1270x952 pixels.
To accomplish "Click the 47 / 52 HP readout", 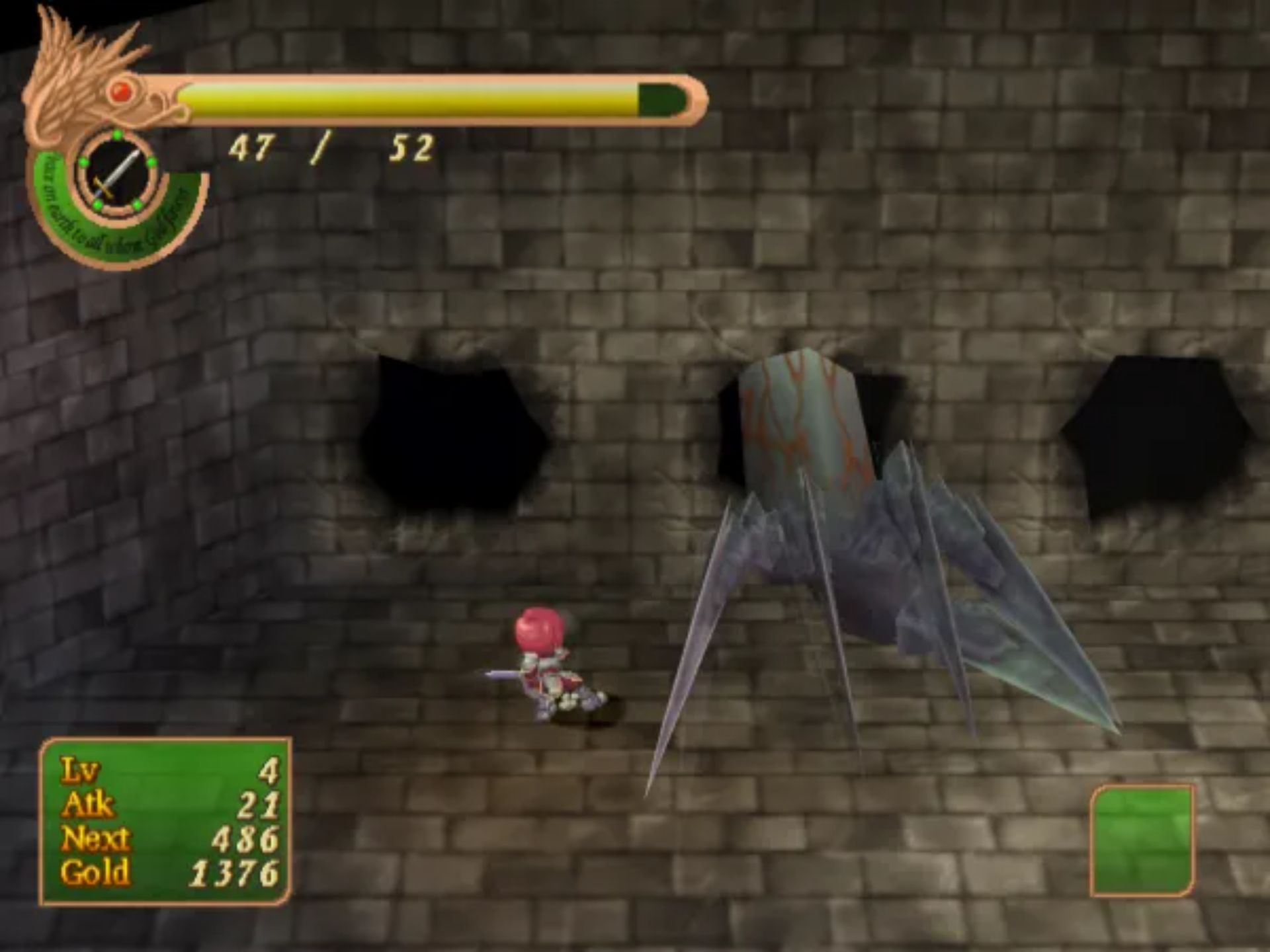I will pos(331,147).
